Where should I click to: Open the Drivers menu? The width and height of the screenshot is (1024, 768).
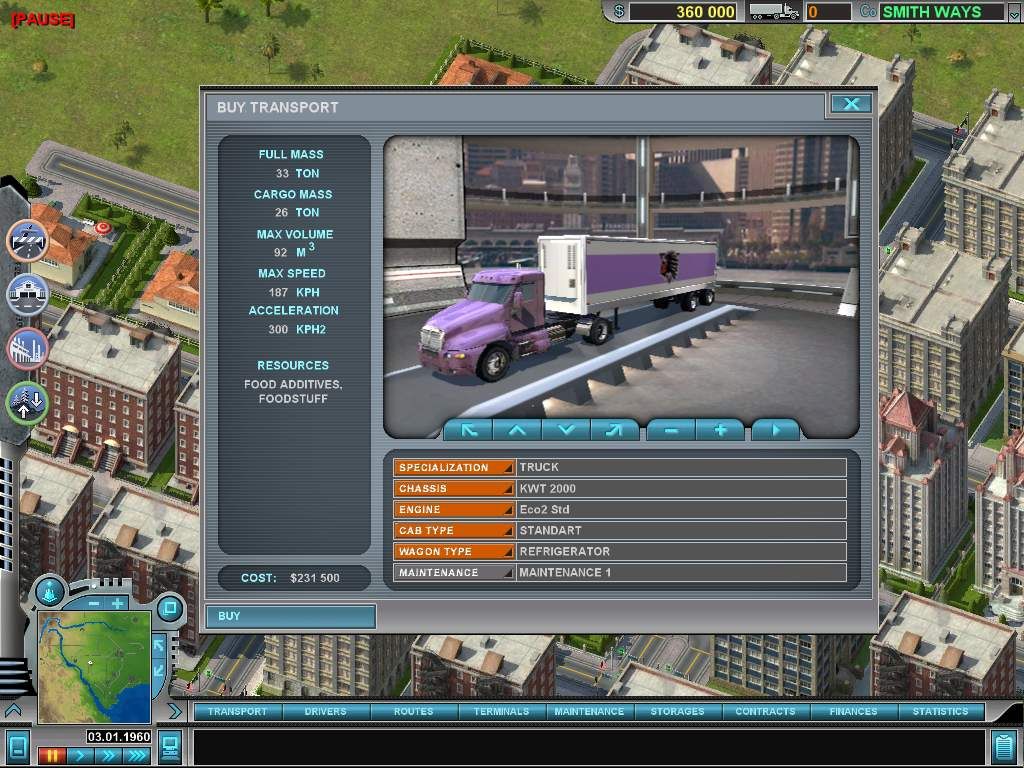point(325,712)
